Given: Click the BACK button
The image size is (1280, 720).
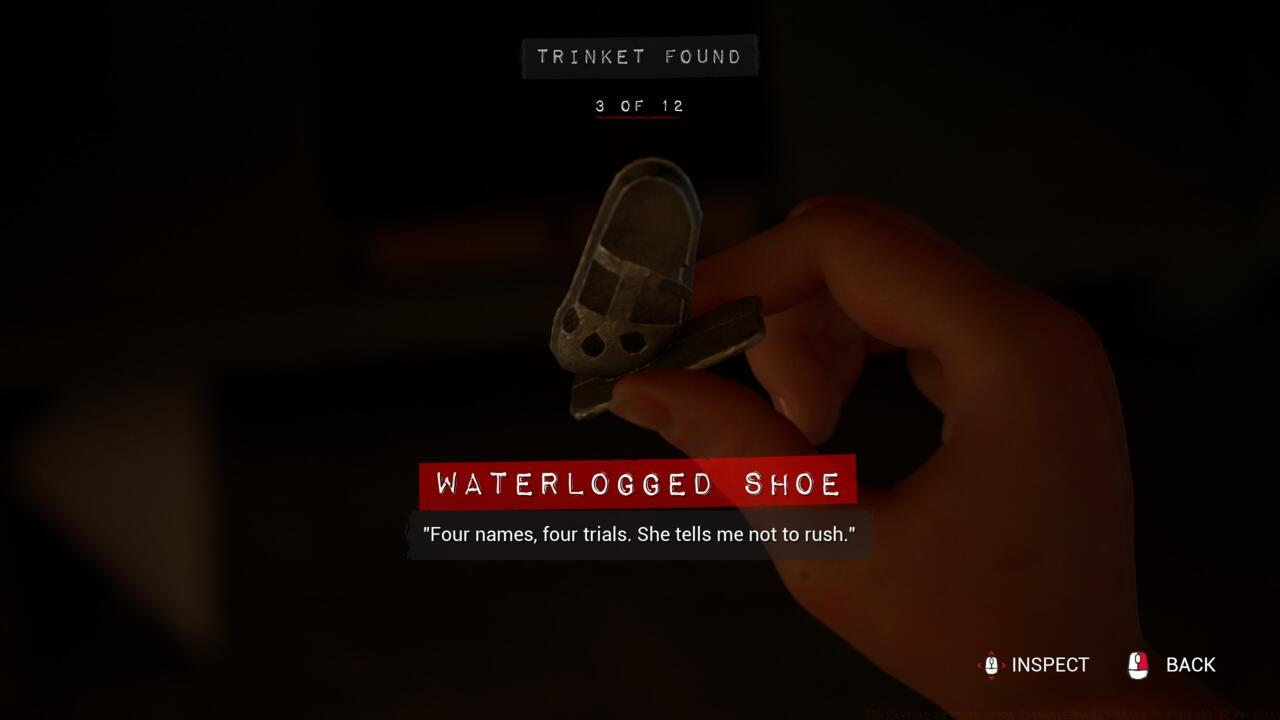Looking at the screenshot, I should (1172, 665).
